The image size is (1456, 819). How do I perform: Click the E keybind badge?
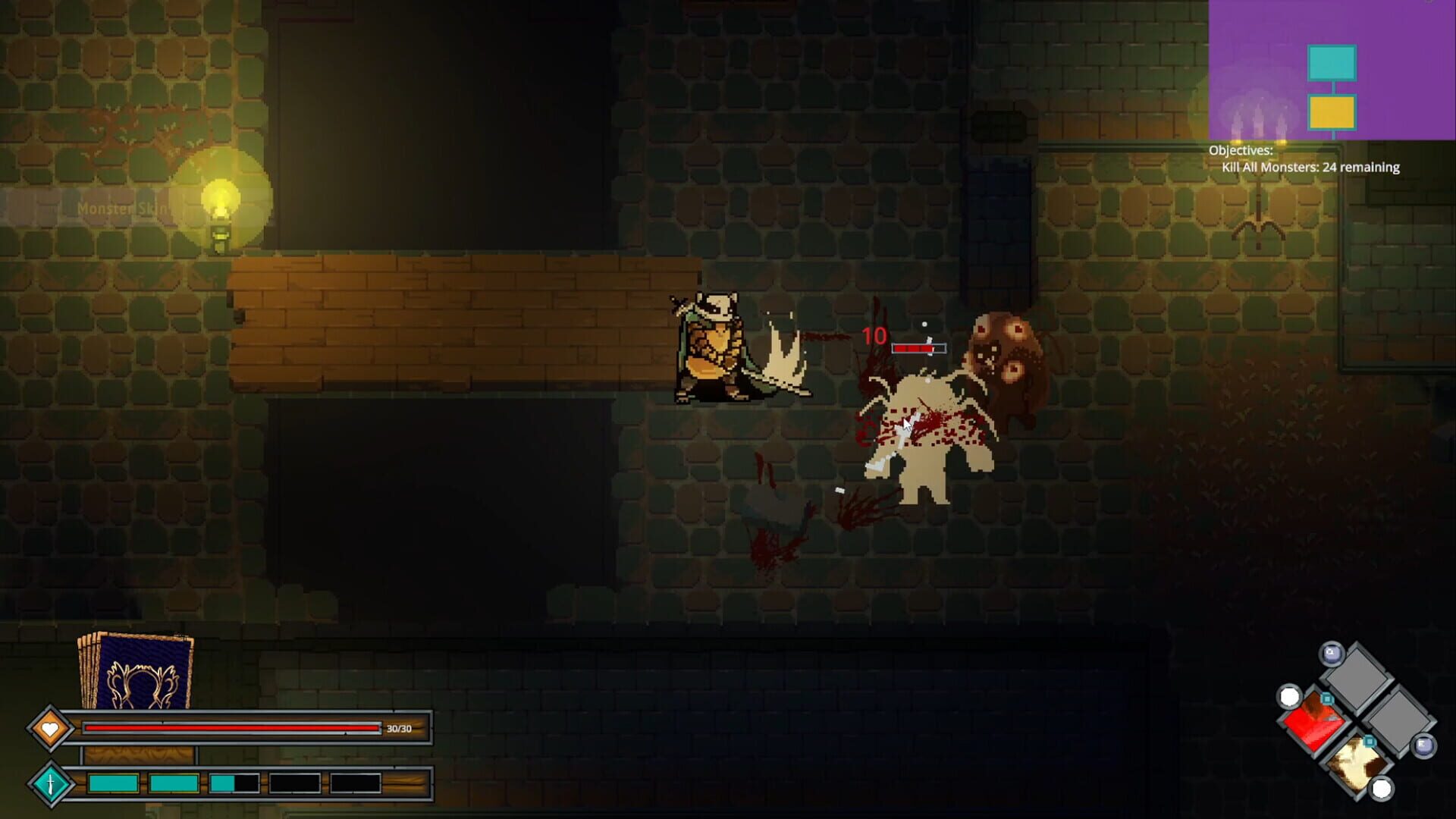click(x=1423, y=745)
